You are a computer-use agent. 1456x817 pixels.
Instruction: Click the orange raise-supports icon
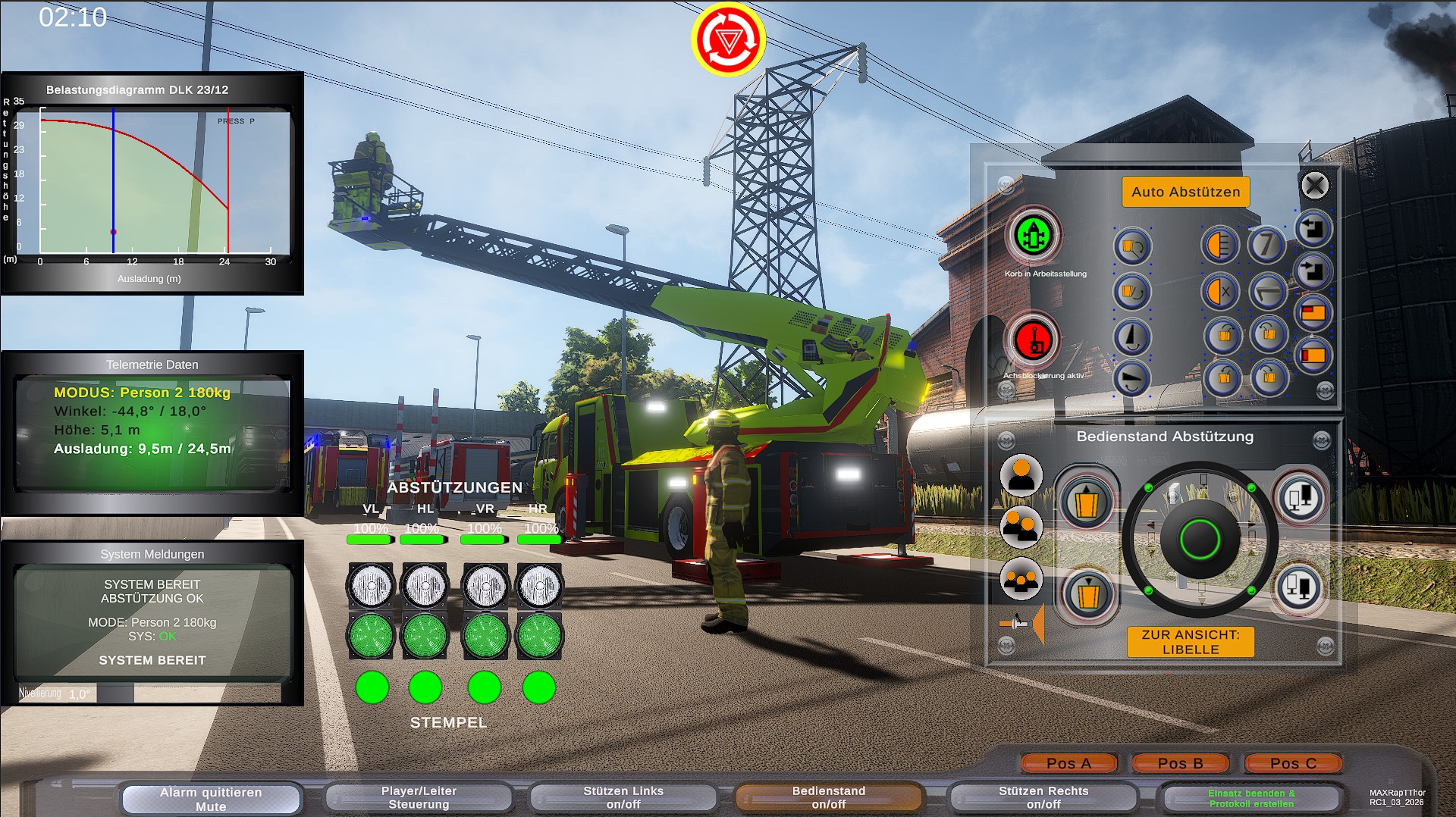pos(1087,503)
